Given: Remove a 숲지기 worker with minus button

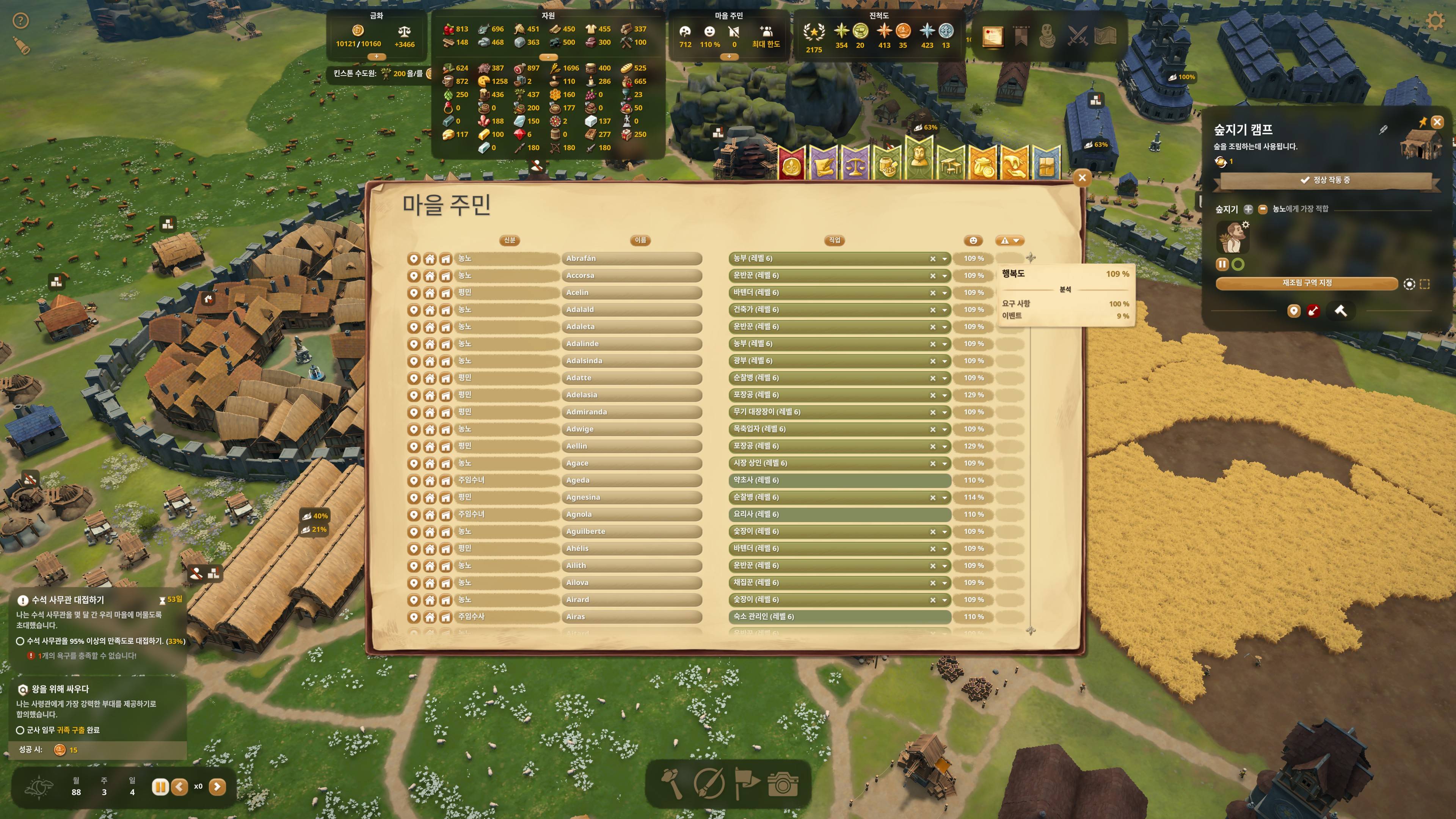Looking at the screenshot, I should click(x=1263, y=209).
